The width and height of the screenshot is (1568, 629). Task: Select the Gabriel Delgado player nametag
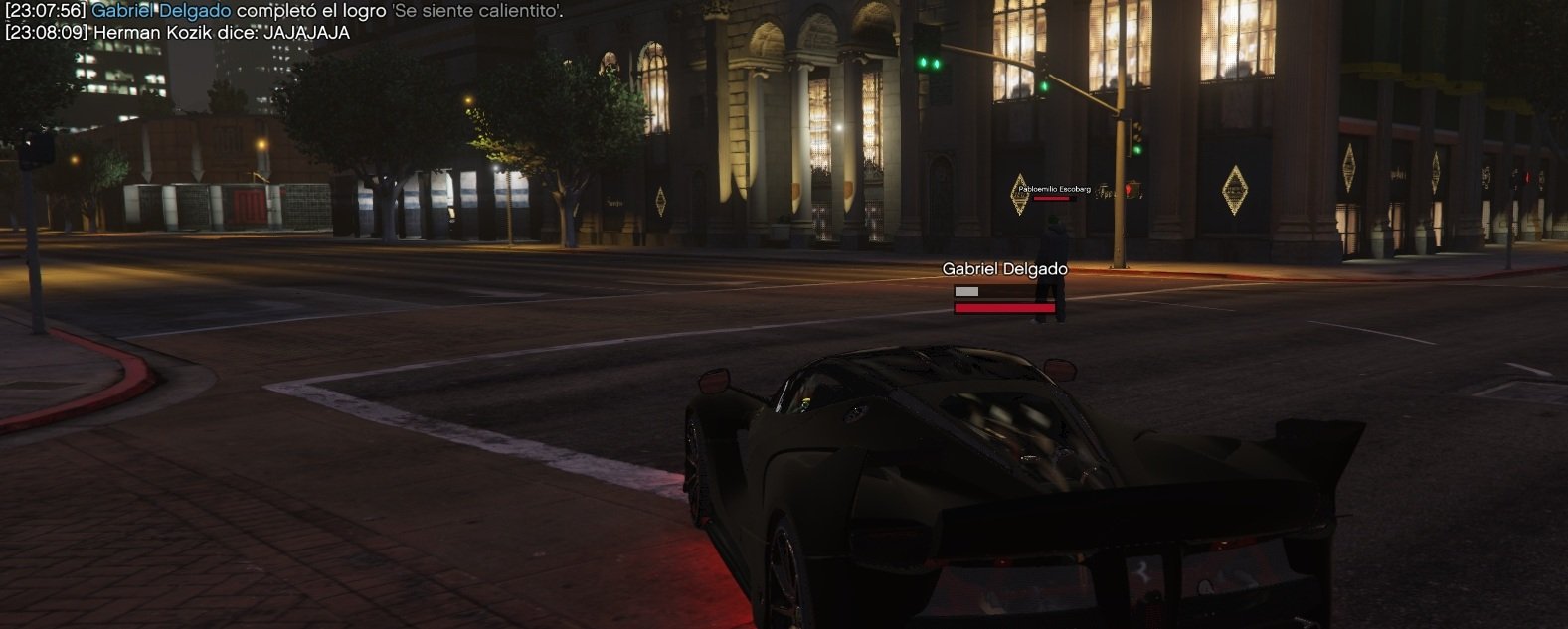pos(1004,269)
